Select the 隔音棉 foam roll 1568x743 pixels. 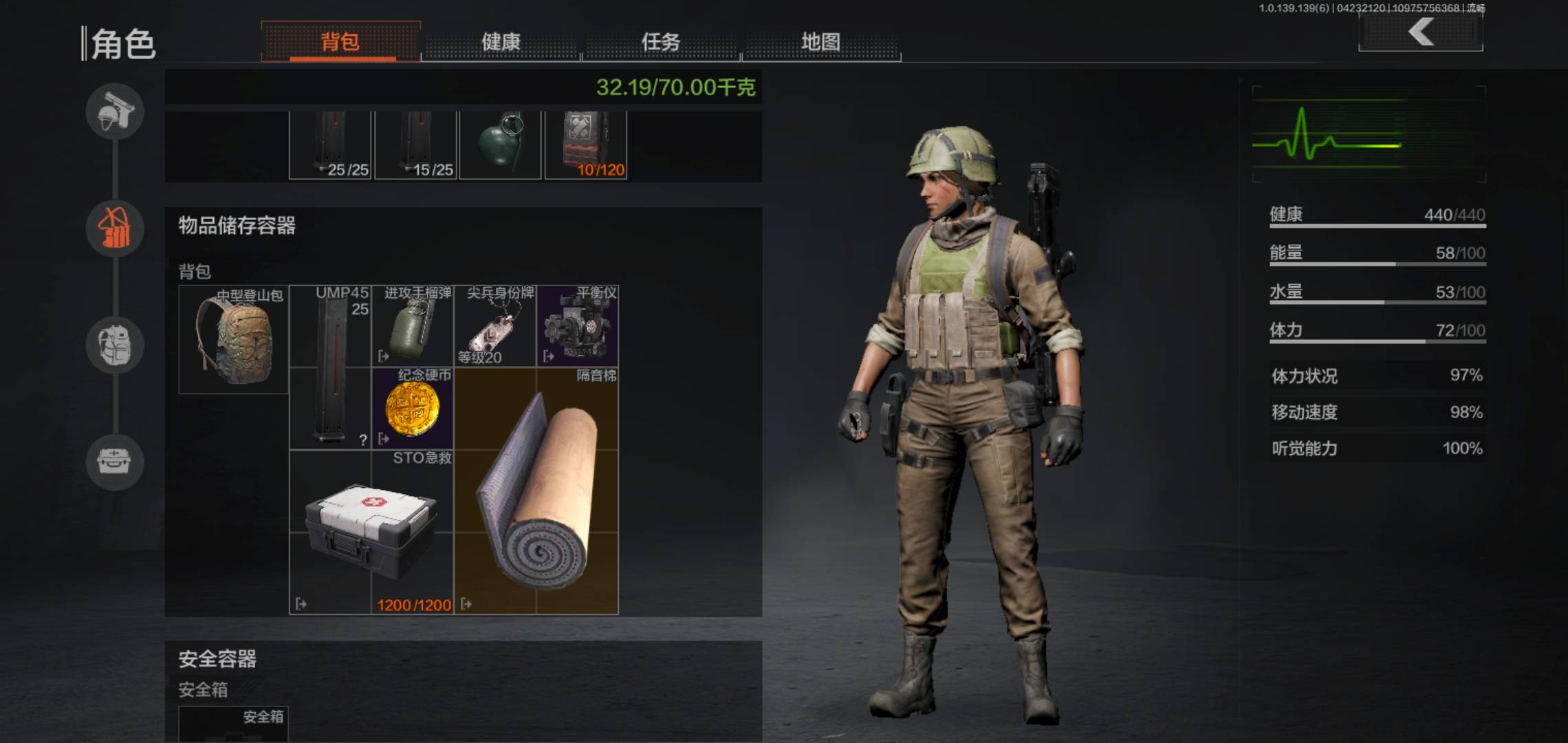pyautogui.click(x=536, y=491)
